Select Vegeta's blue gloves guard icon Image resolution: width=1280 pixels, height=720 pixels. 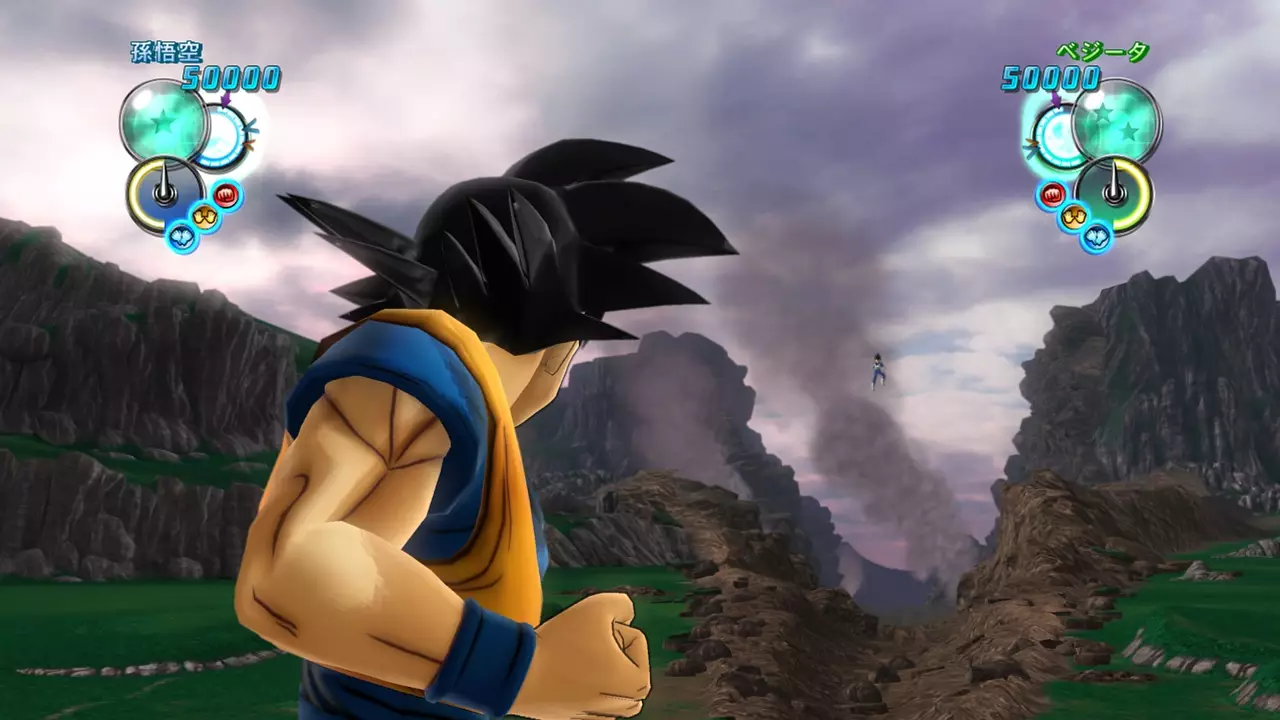1096,236
